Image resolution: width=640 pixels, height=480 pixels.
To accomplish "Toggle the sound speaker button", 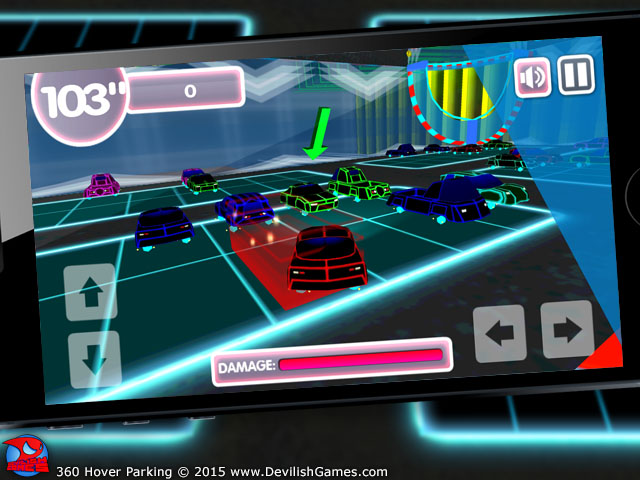I will click(x=533, y=78).
